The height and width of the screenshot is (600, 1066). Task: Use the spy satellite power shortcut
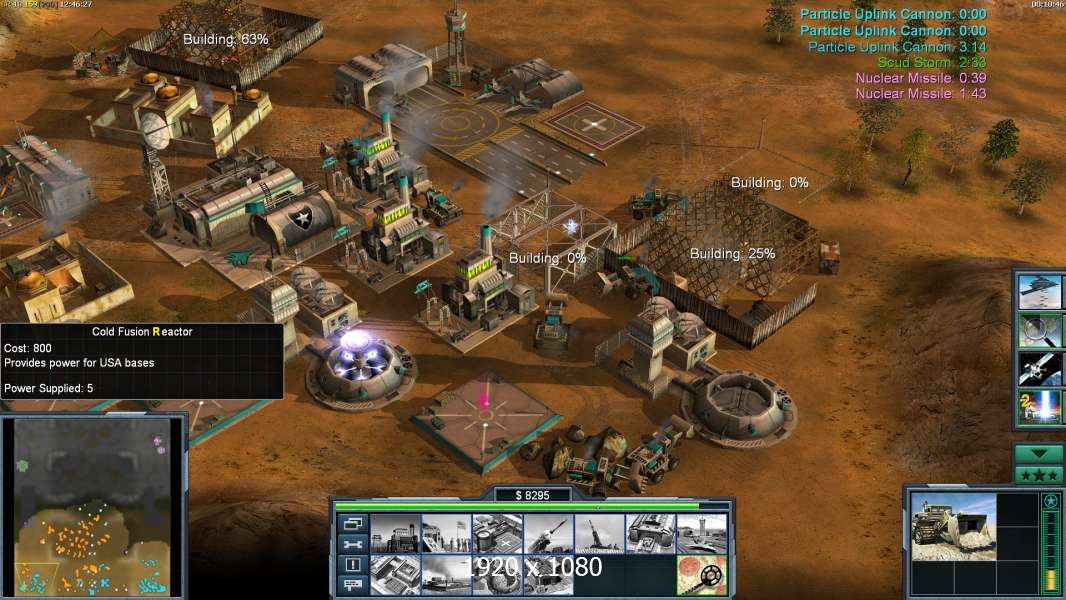pyautogui.click(x=1040, y=368)
